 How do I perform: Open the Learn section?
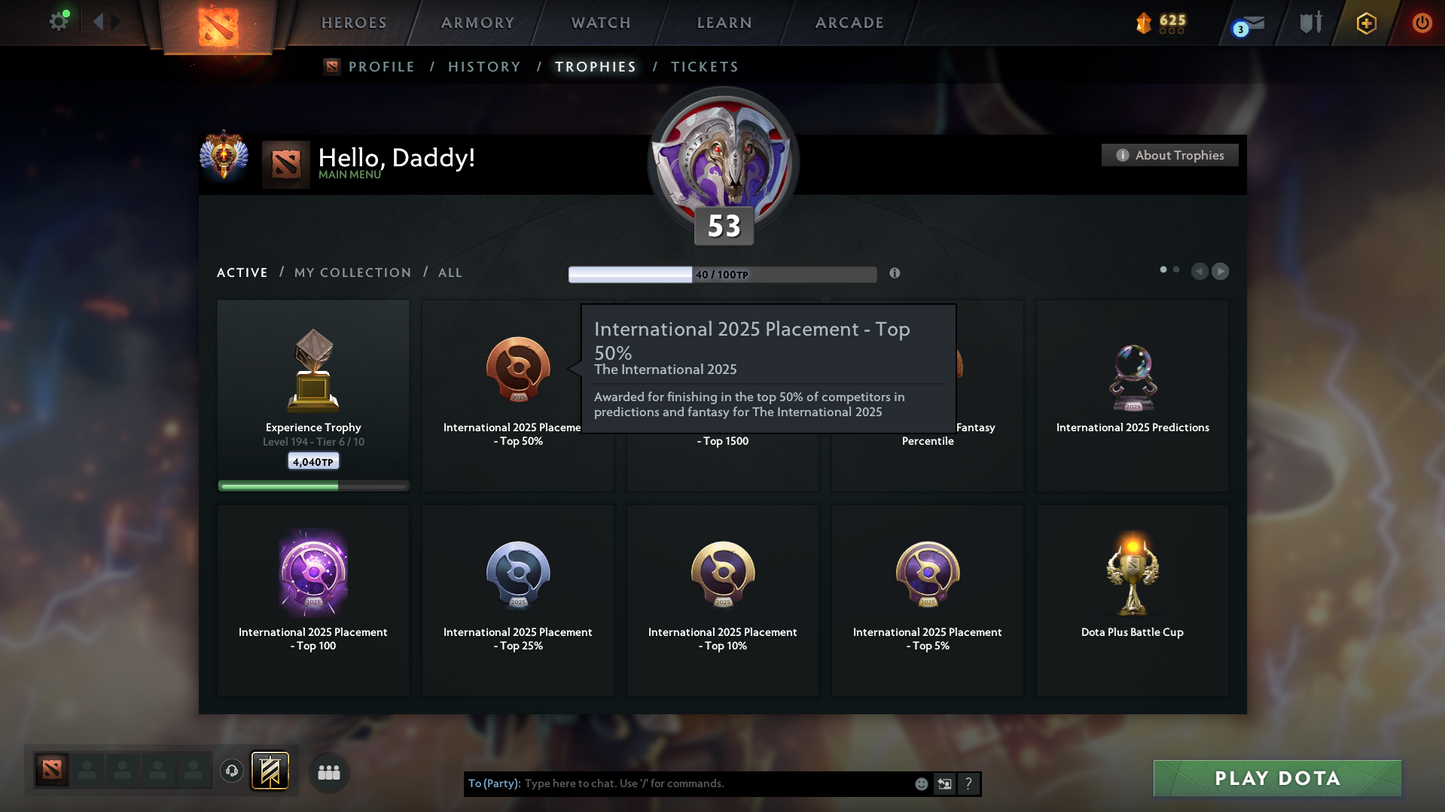724,23
